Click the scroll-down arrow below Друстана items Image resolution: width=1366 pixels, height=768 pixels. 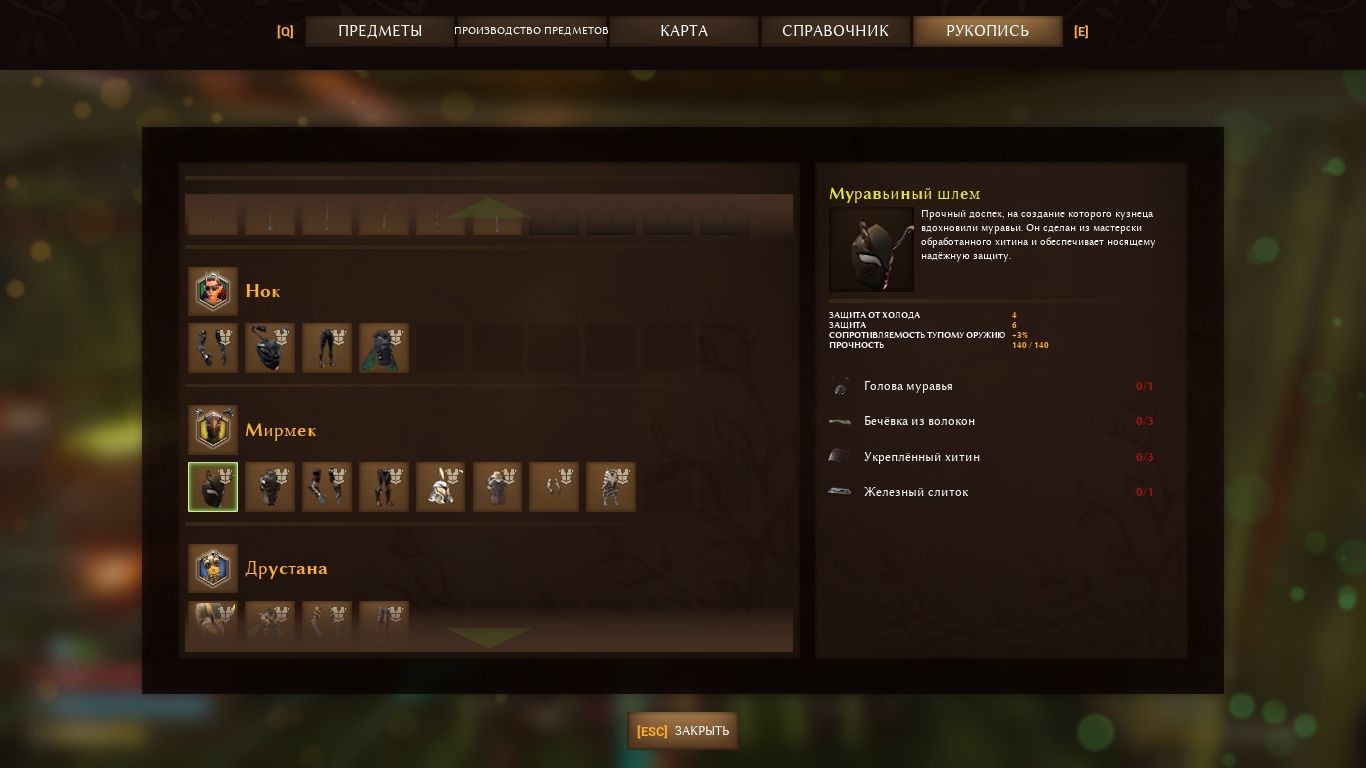pos(489,637)
